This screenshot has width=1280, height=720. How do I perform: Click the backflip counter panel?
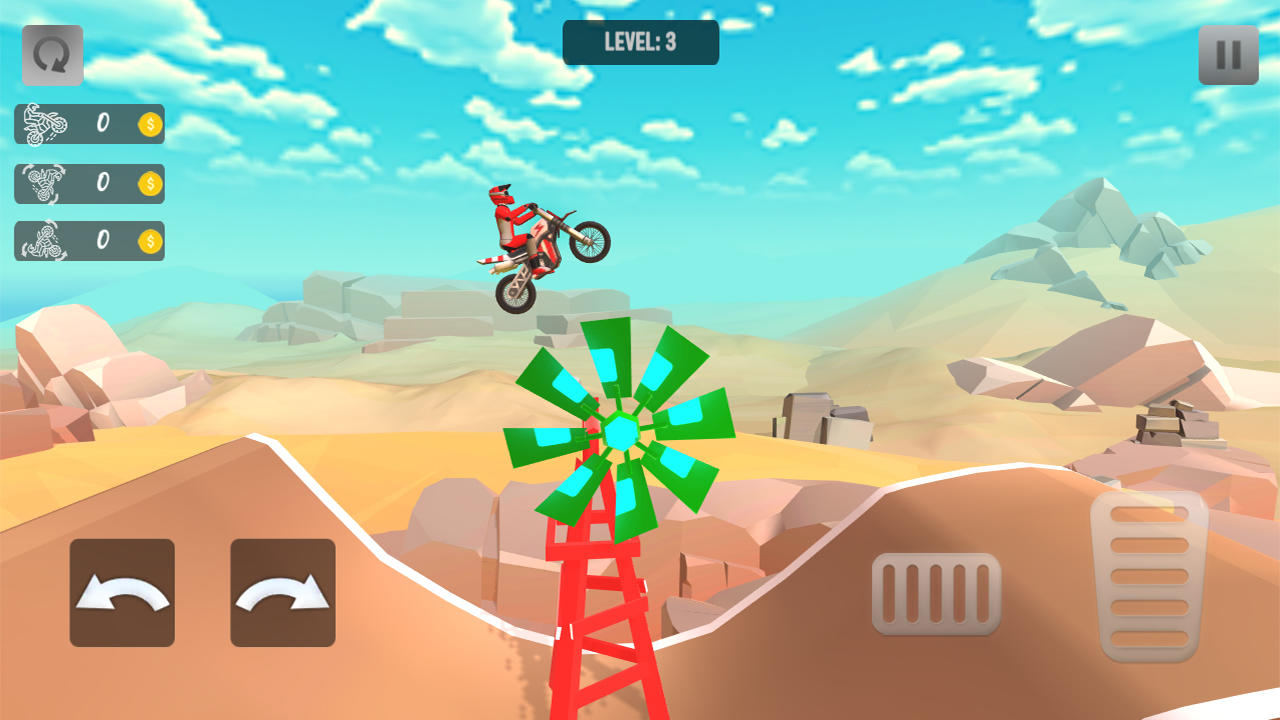click(x=90, y=184)
